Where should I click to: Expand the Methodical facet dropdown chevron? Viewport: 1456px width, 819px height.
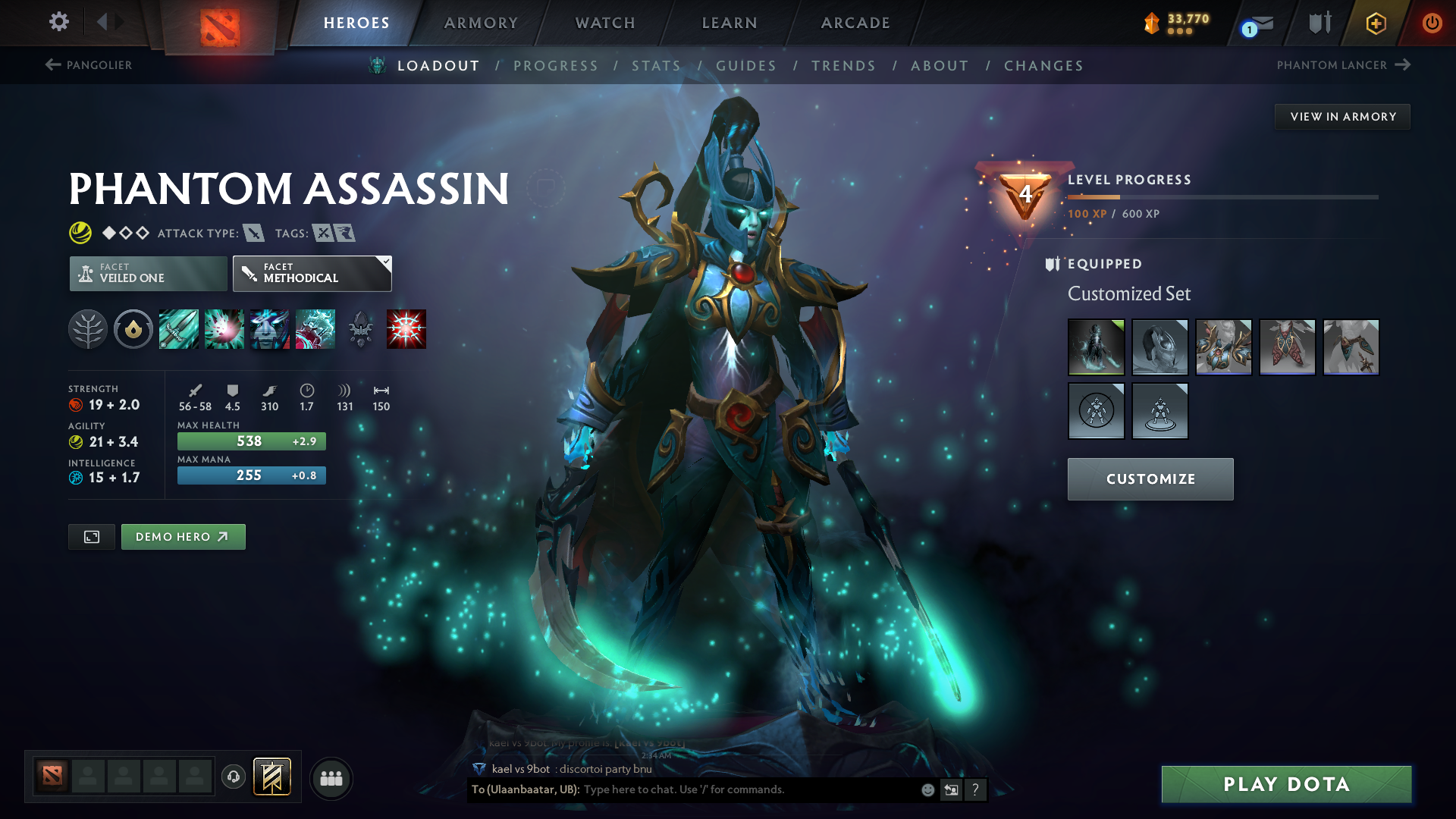(385, 262)
